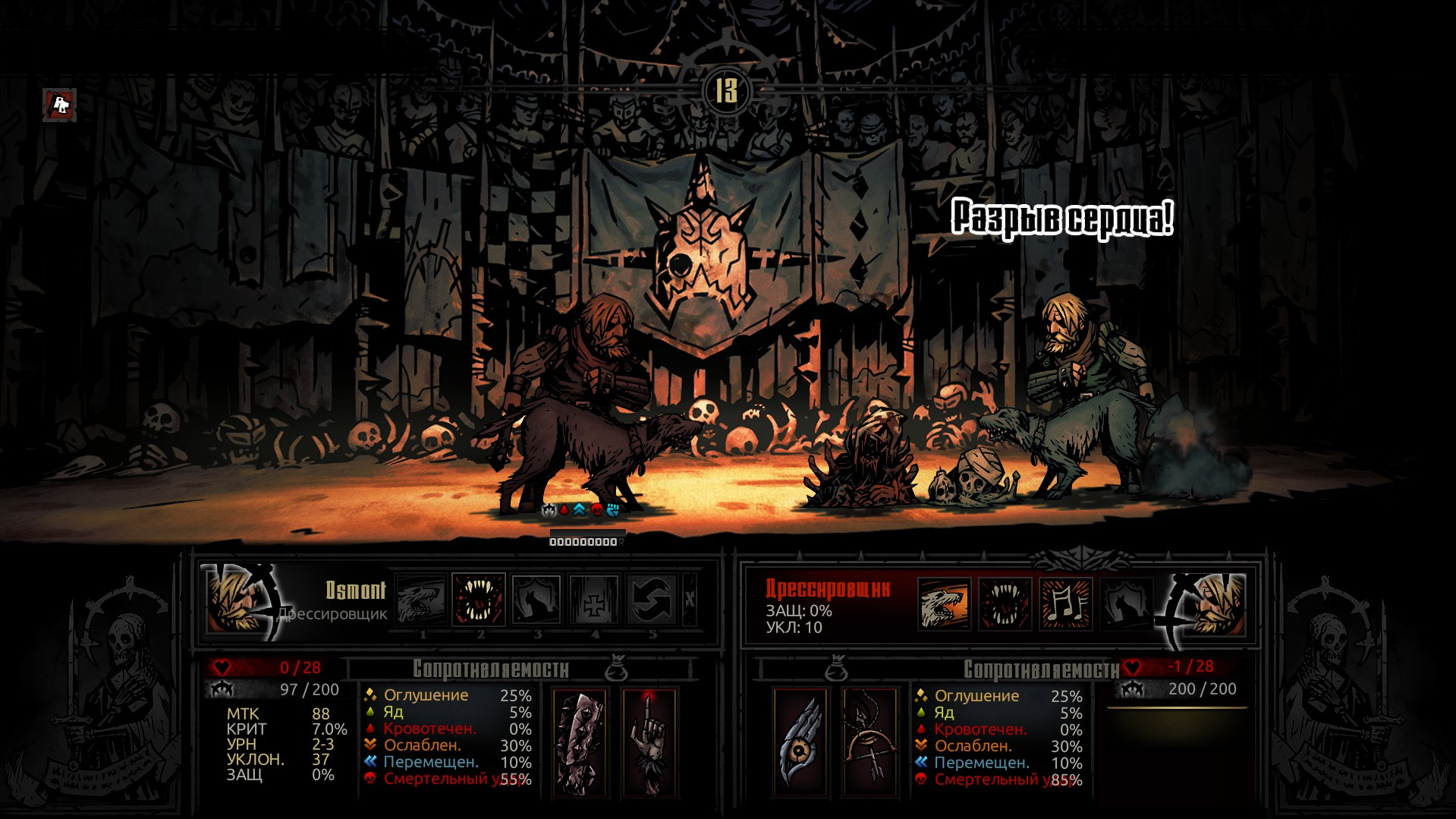Click Osmont's hero portrait
The image size is (1456, 819).
point(237,601)
